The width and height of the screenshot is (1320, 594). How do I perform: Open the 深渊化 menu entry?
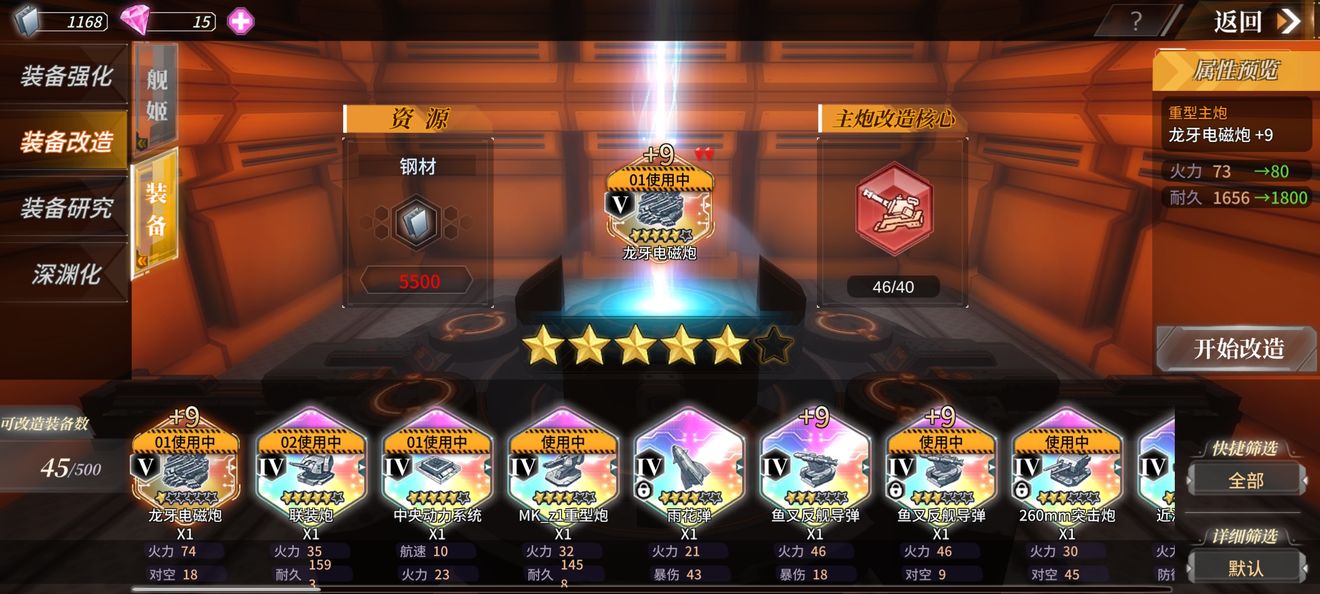point(65,274)
